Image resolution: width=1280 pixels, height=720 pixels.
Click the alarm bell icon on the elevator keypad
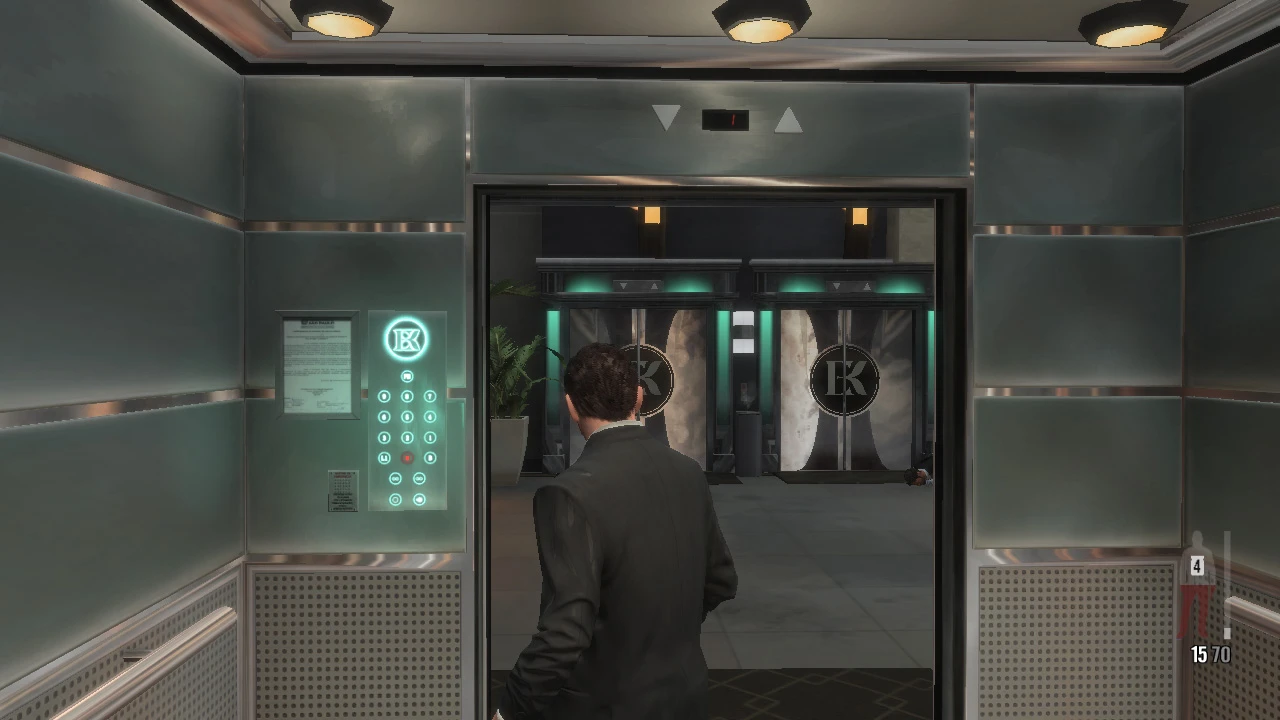click(418, 499)
